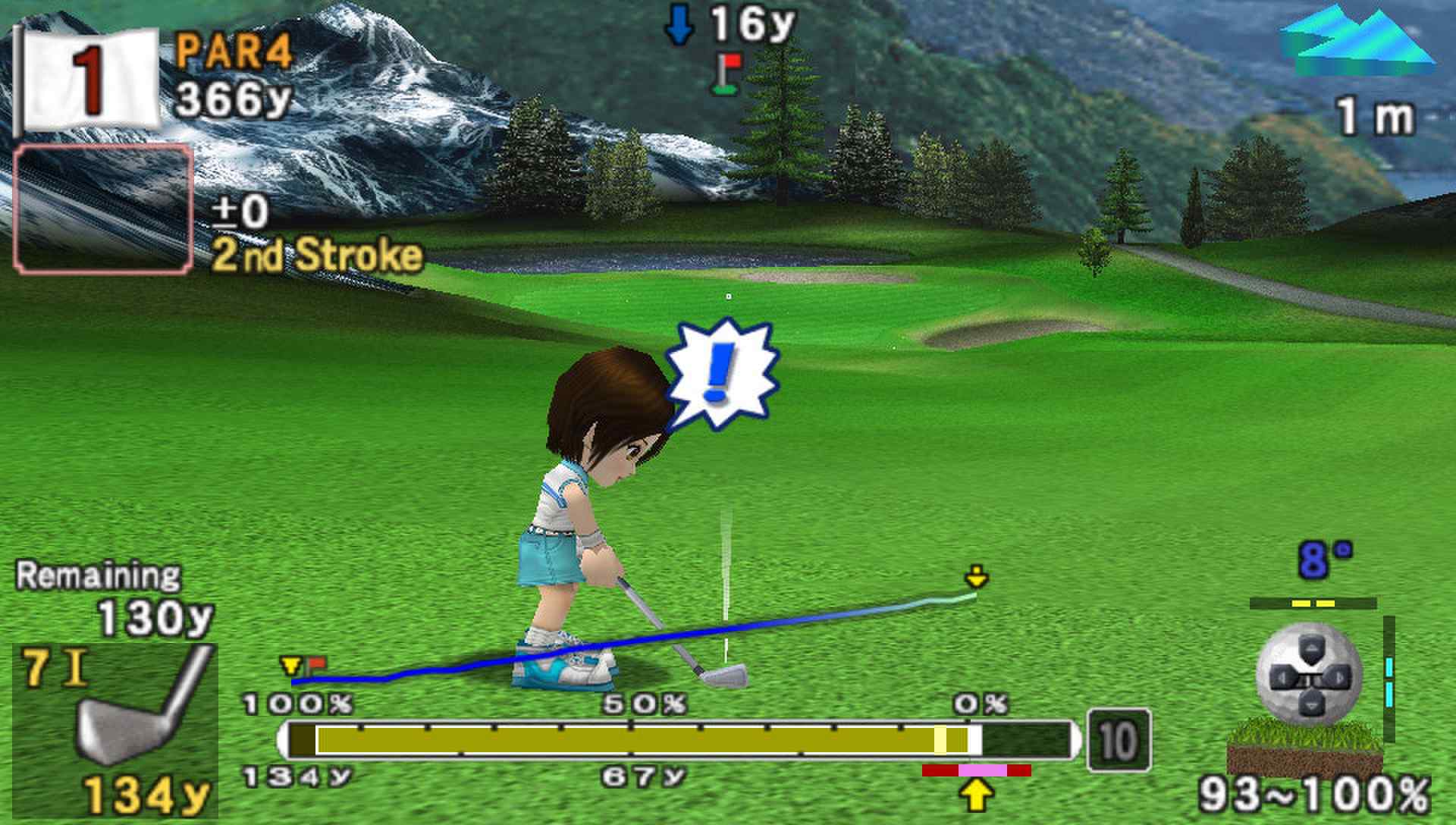The image size is (1456, 825).
Task: Select the hole 1 flag icon
Action: [87, 79]
